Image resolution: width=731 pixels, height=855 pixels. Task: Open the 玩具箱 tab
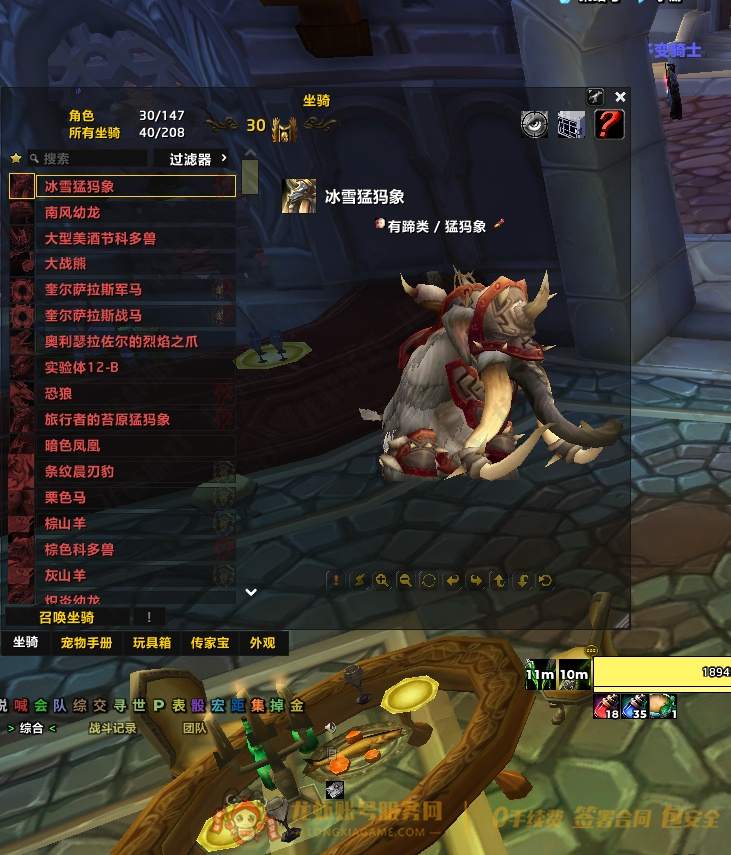tap(152, 643)
